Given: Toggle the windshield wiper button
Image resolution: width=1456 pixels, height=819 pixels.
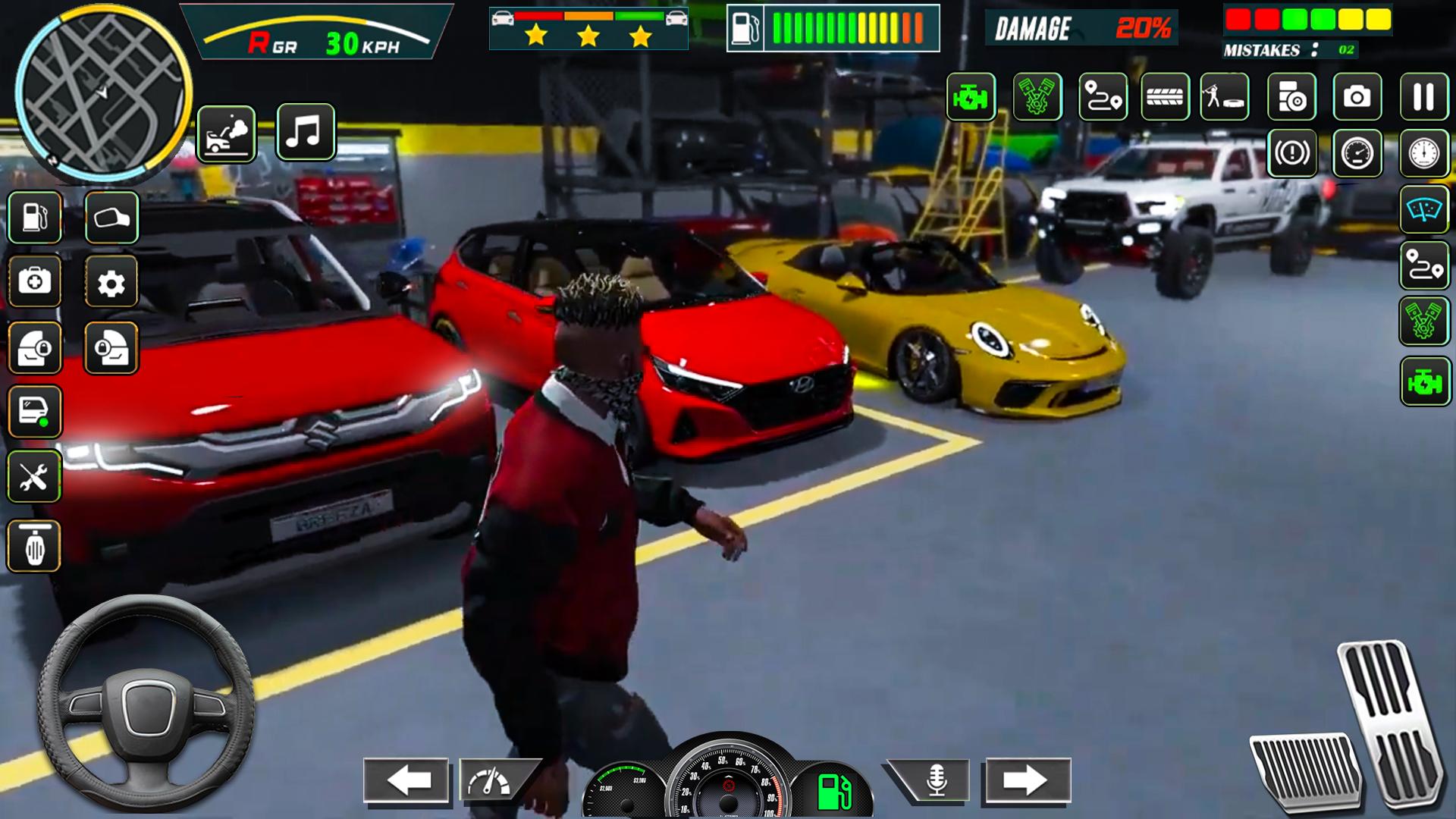Looking at the screenshot, I should (1423, 209).
